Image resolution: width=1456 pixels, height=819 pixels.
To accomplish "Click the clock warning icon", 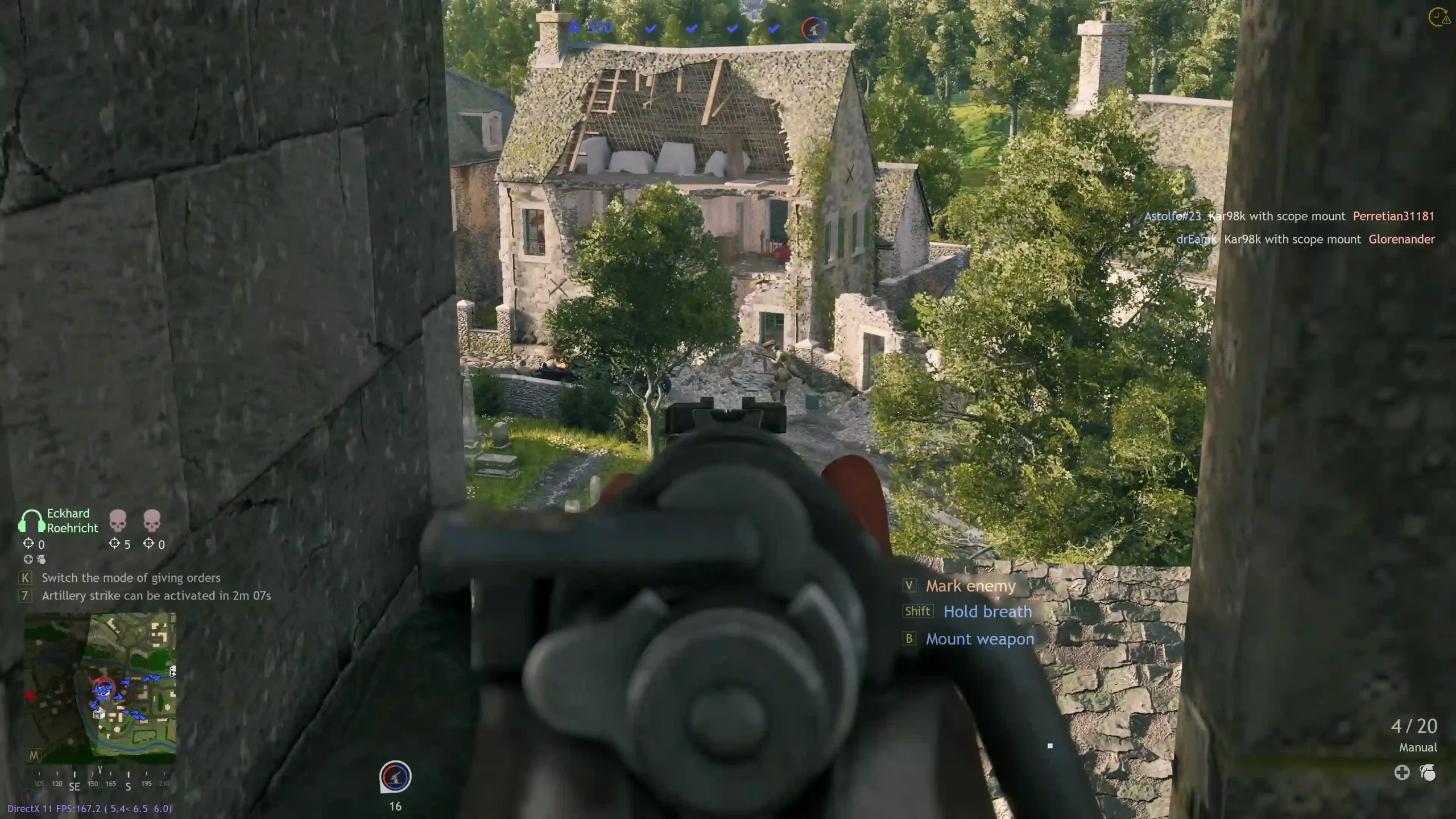I will (1439, 17).
